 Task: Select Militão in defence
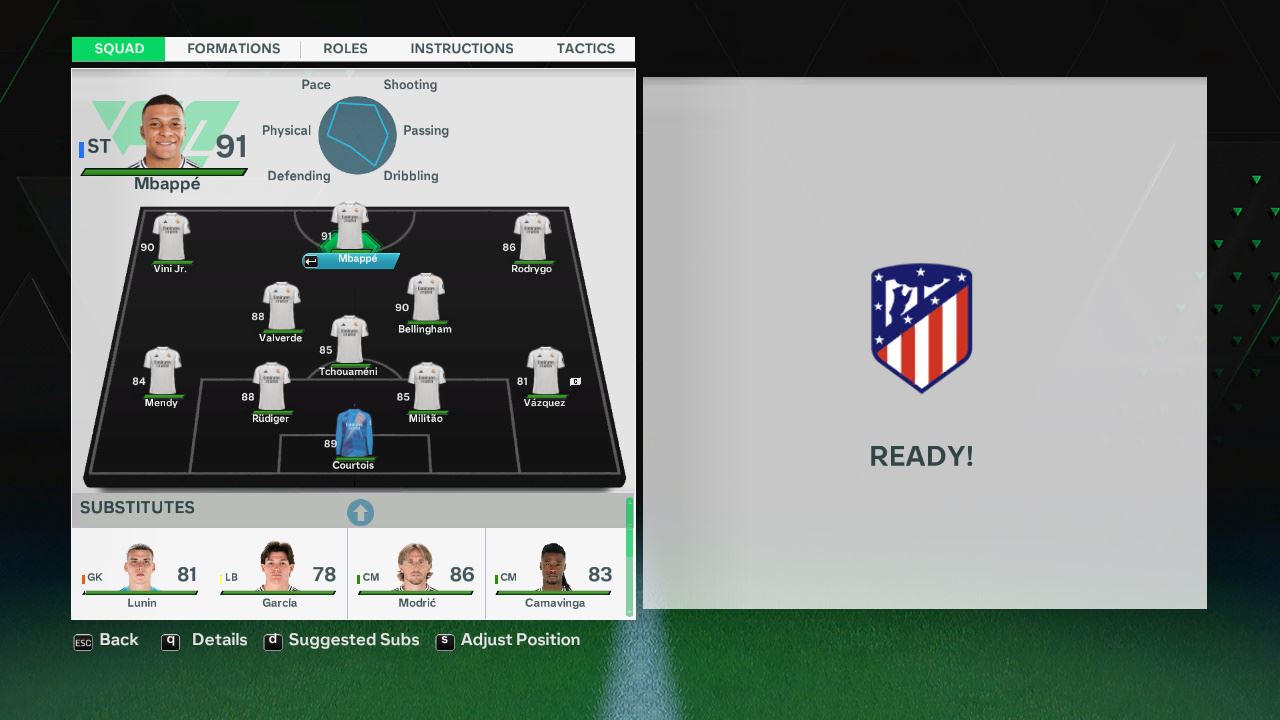(426, 387)
